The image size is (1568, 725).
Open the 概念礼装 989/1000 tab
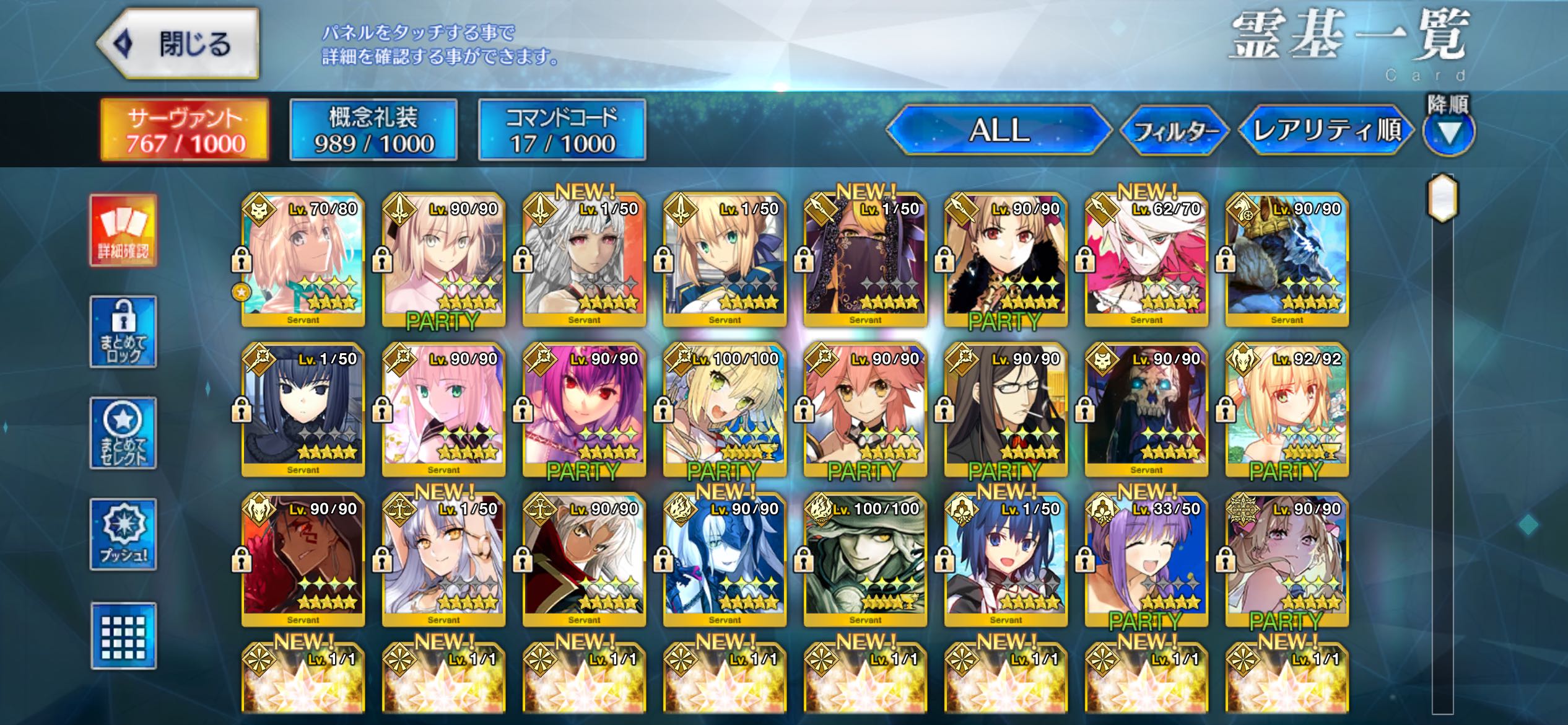pos(373,130)
